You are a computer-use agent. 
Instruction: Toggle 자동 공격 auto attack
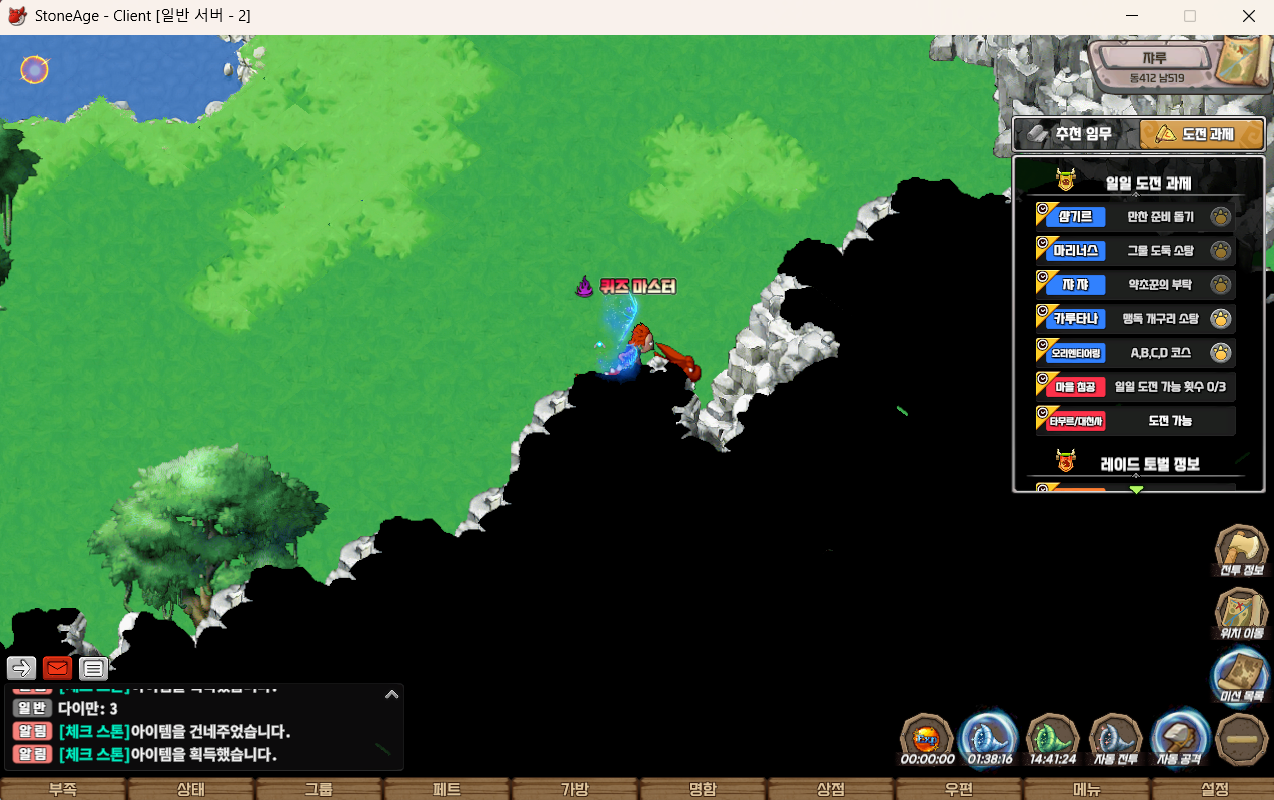[x=1180, y=739]
